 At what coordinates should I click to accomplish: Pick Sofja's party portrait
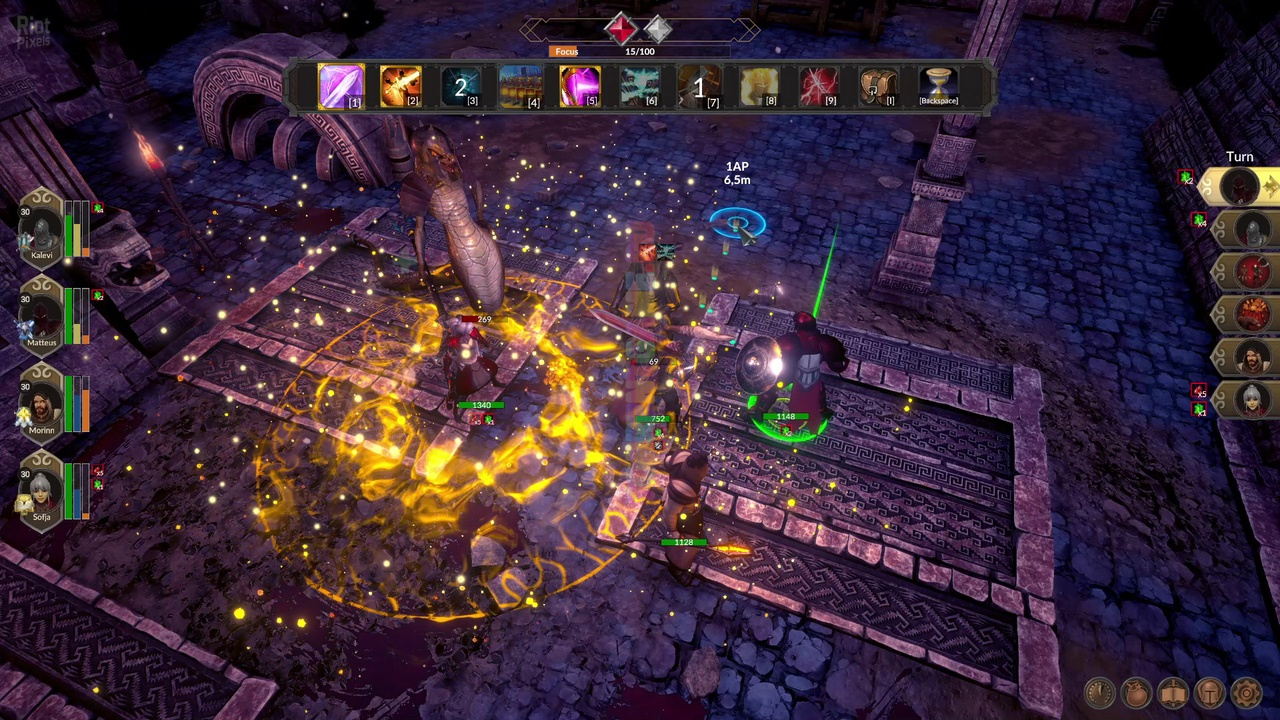click(42, 492)
